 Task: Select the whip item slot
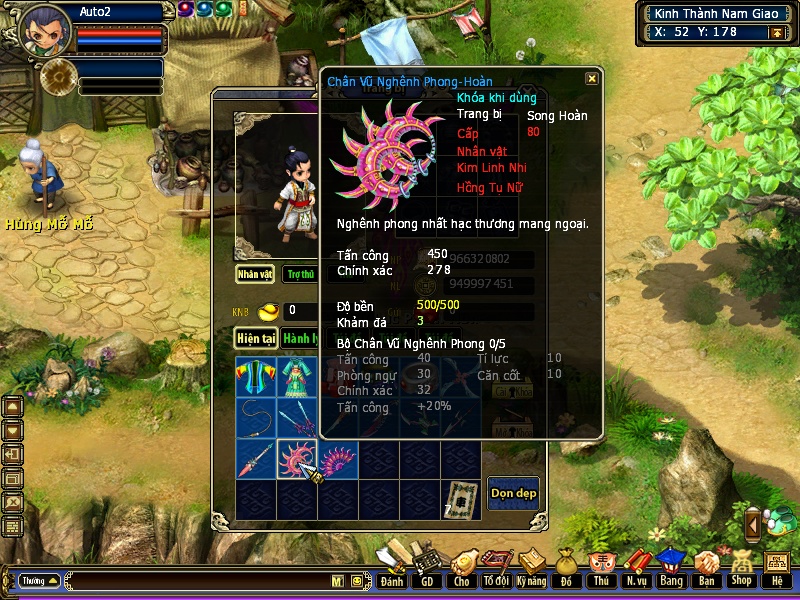[x=255, y=419]
